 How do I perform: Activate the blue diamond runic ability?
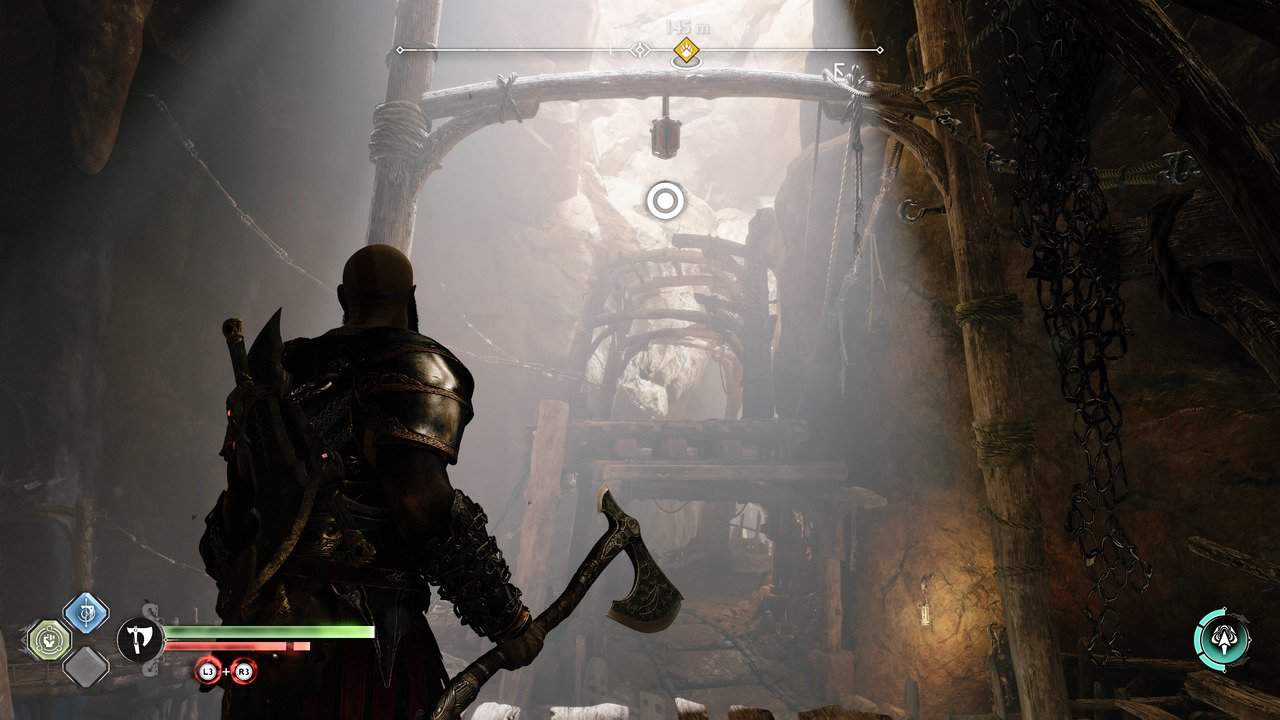click(86, 613)
